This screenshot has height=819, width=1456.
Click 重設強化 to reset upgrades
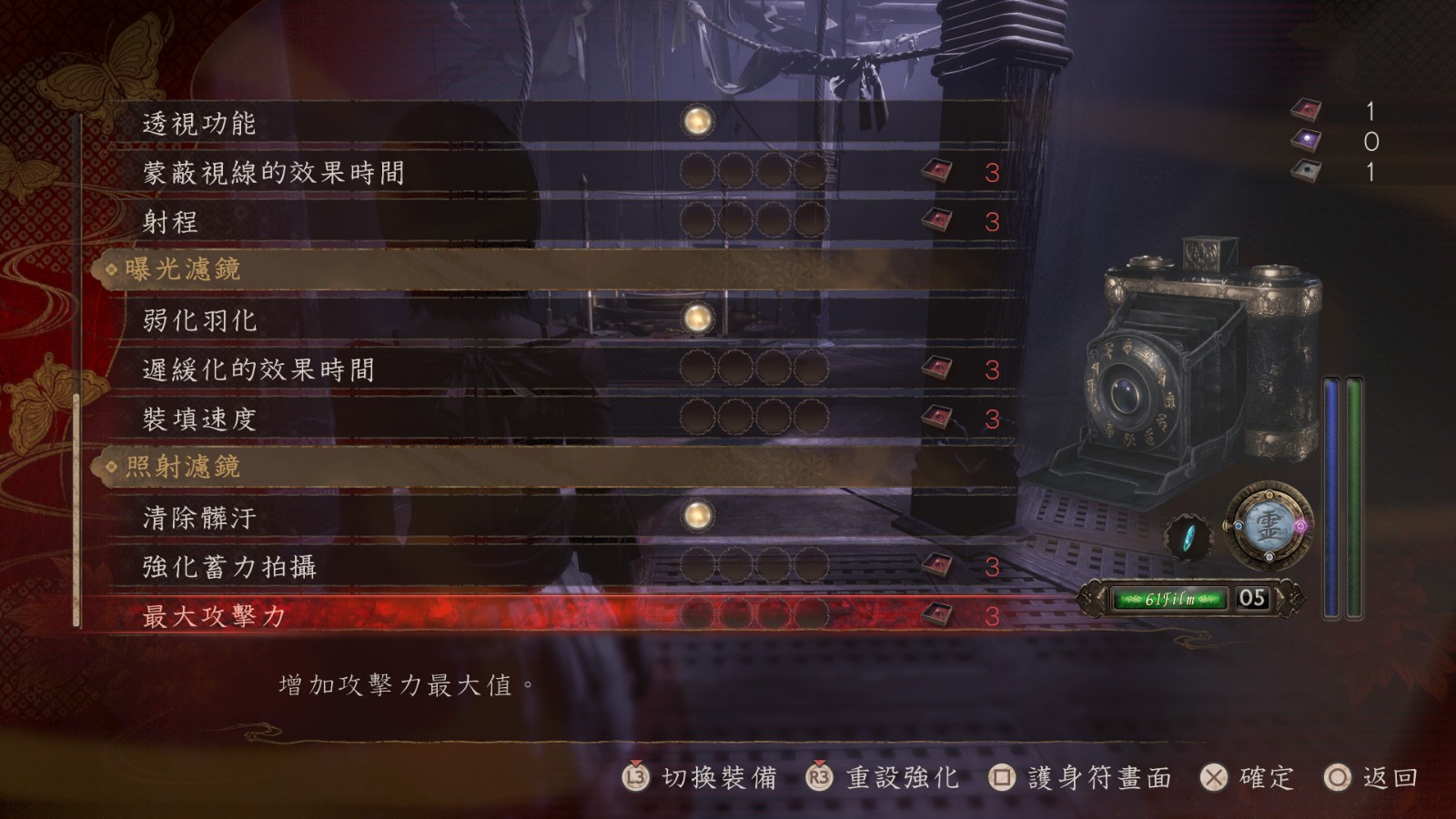click(x=884, y=777)
